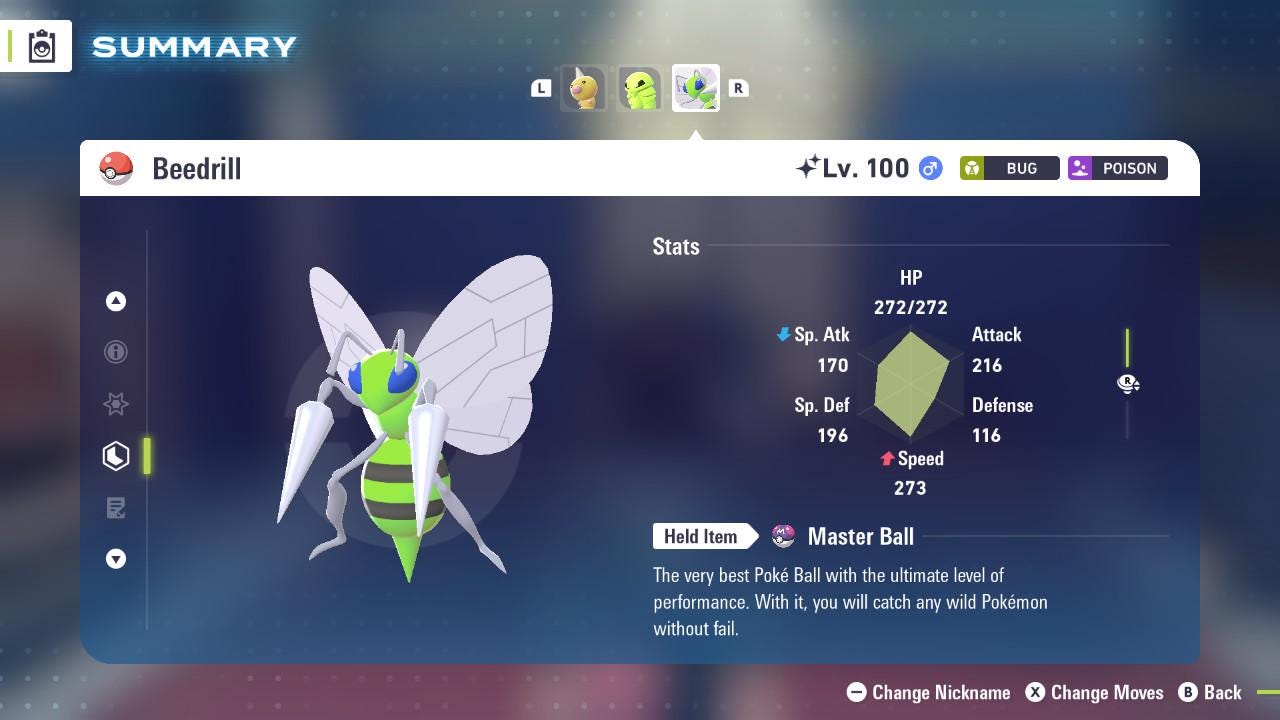Screen dimensions: 1280x720
Task: Select the Master Ball held item
Action: coord(860,537)
